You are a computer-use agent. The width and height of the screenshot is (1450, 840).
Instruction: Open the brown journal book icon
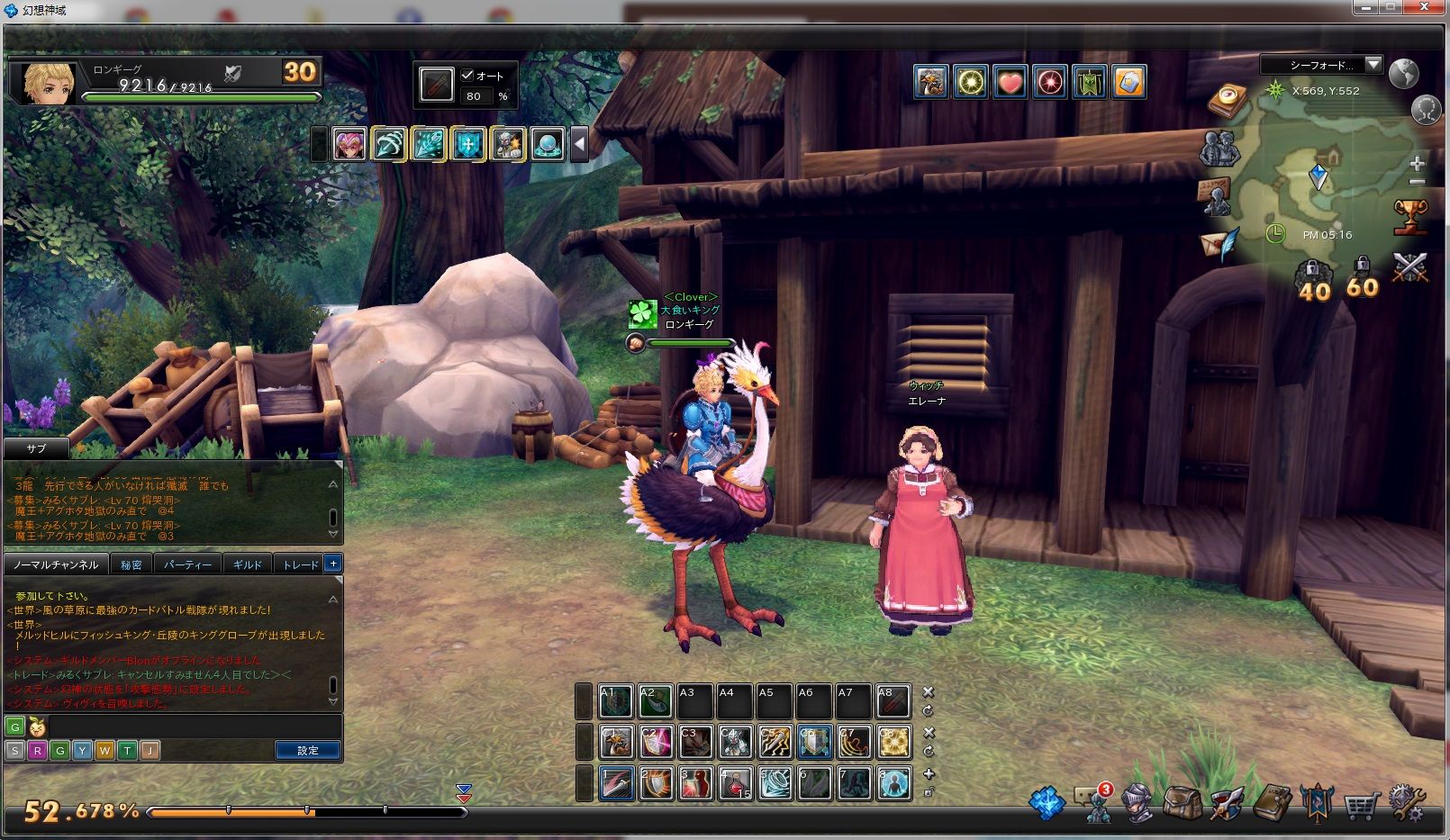pos(1272,801)
